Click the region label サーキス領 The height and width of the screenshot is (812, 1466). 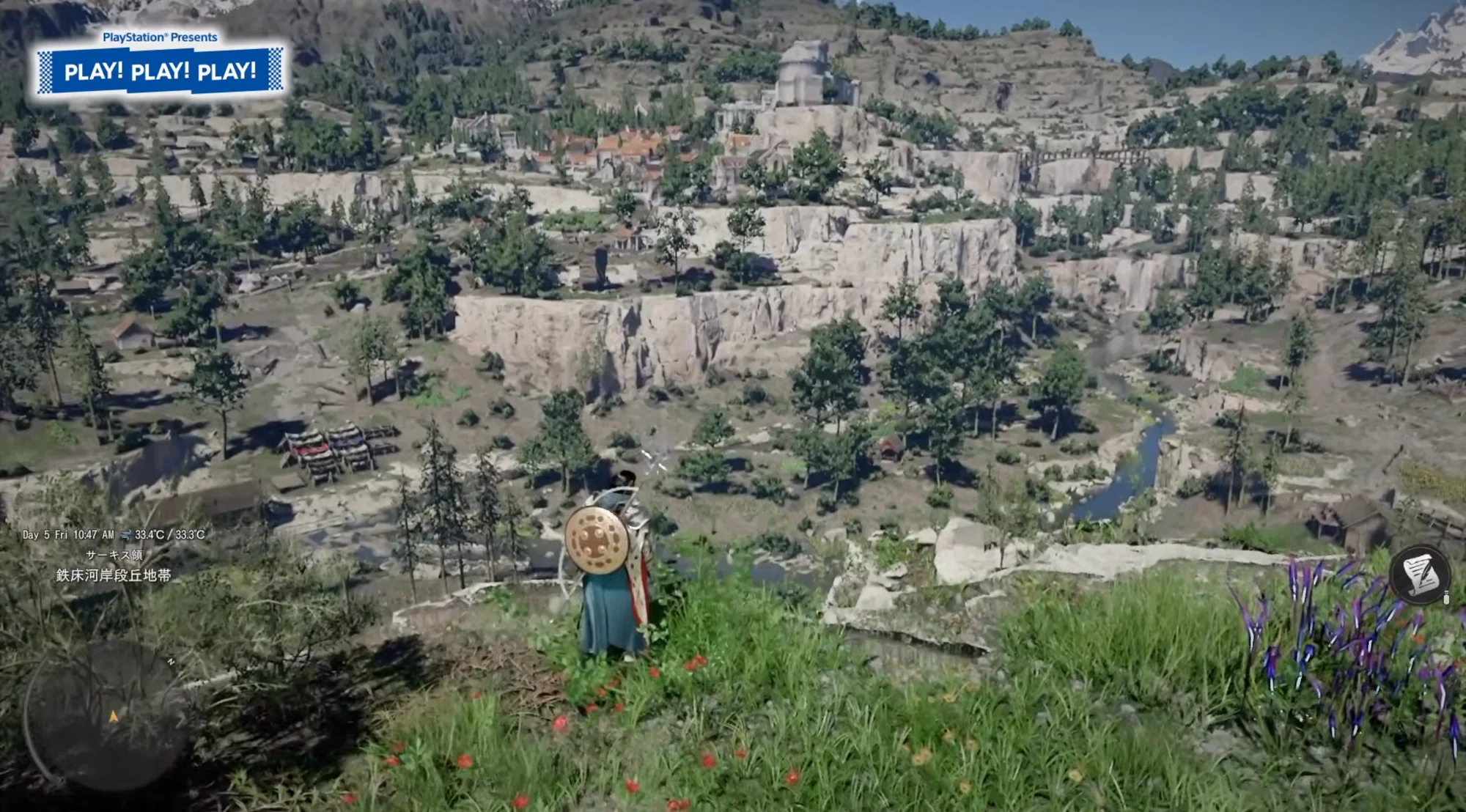pyautogui.click(x=115, y=555)
